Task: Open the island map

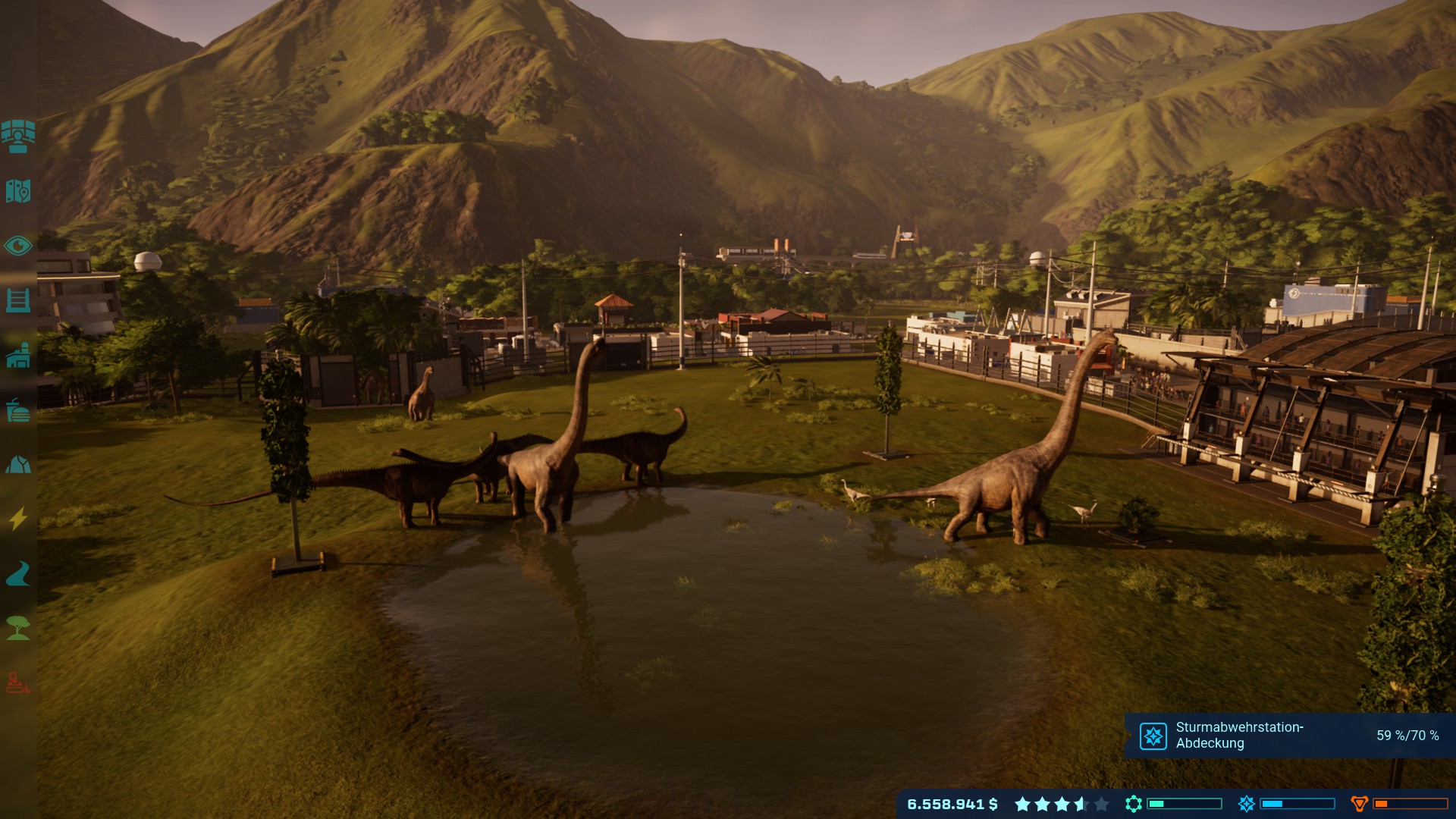Action: [18, 191]
